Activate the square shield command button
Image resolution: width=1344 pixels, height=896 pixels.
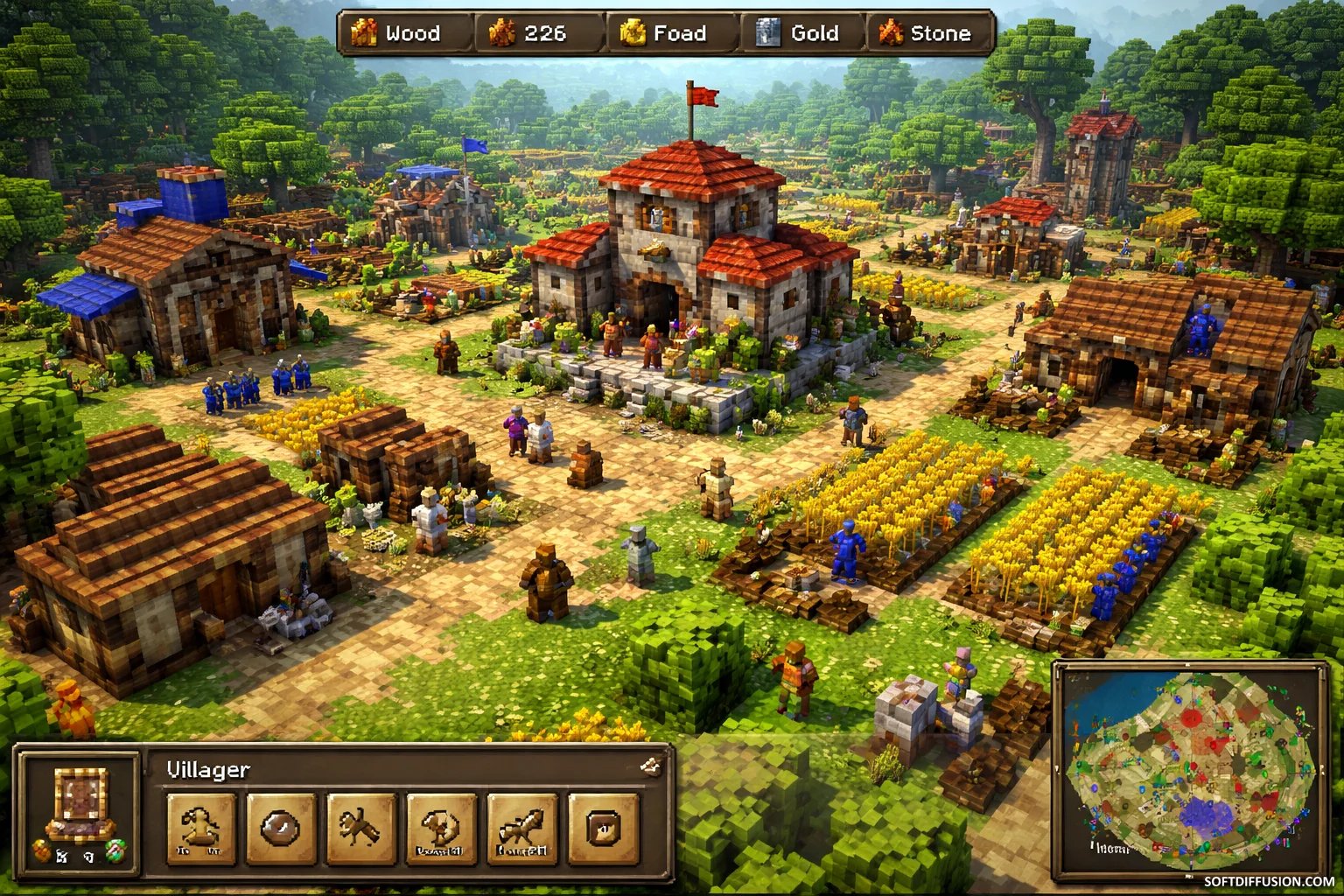[602, 828]
